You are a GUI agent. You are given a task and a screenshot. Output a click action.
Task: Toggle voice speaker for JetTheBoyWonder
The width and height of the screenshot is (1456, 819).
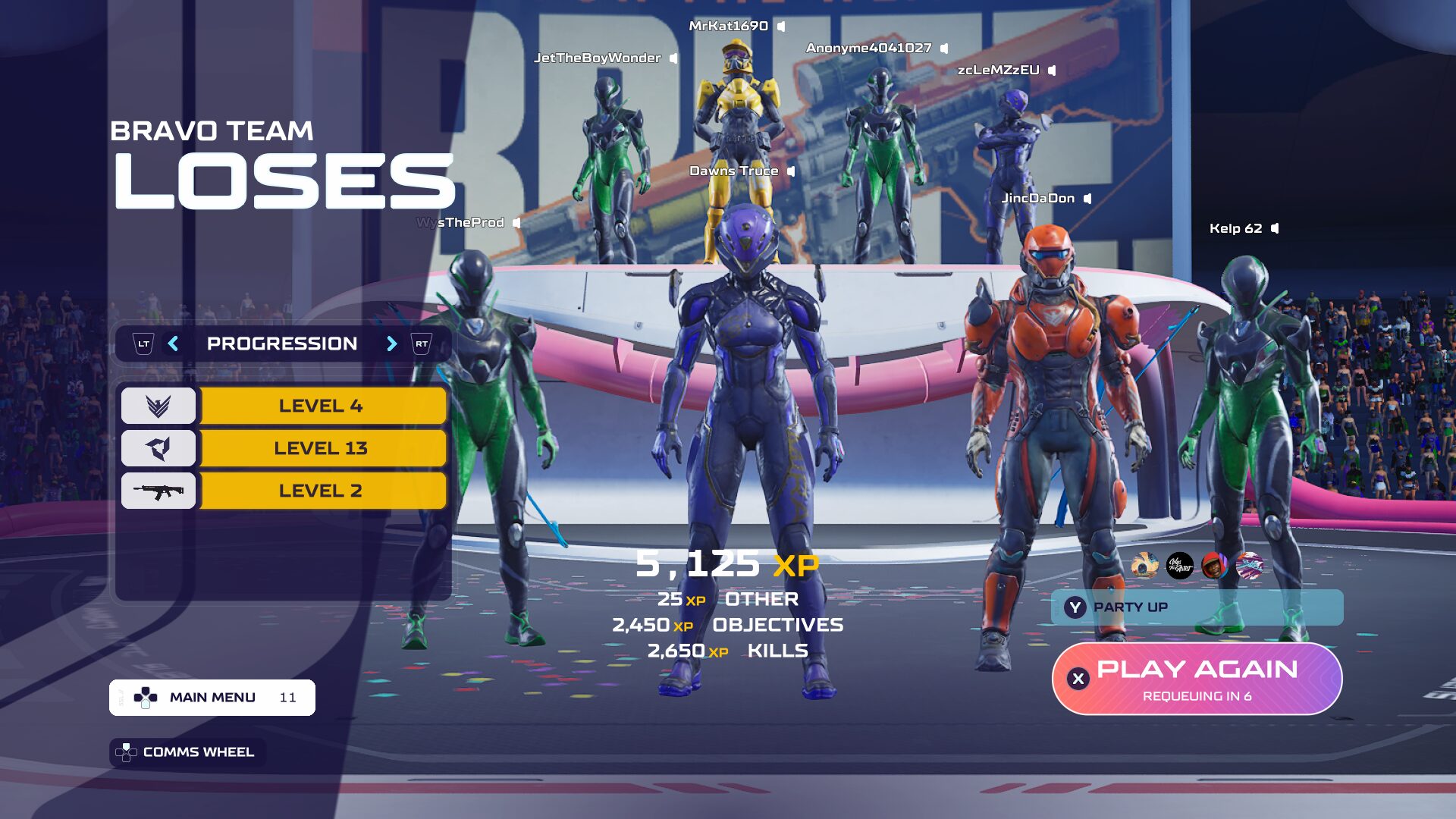click(x=673, y=58)
